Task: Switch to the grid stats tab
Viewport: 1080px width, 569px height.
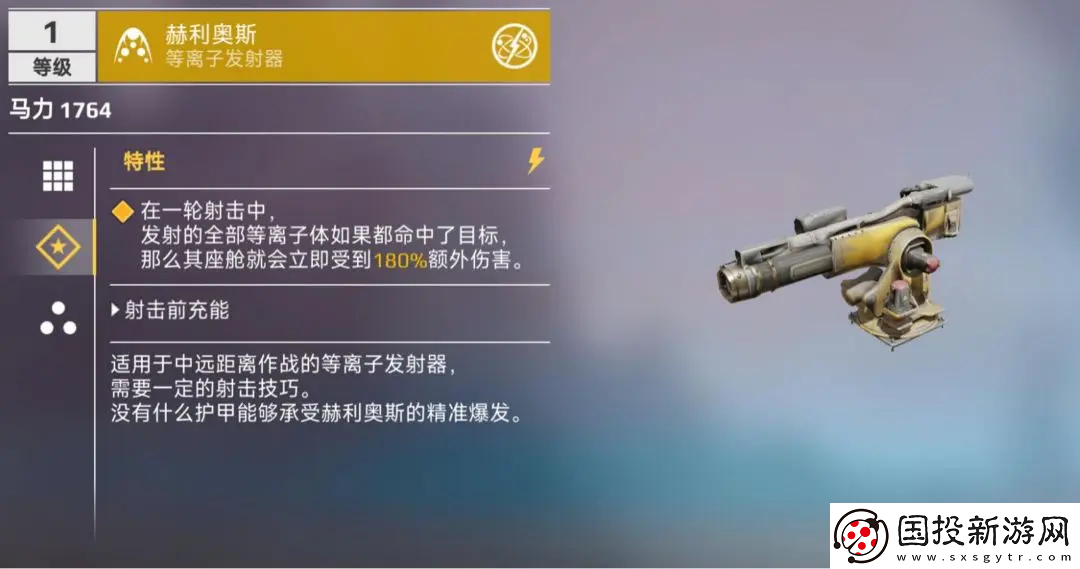Action: (57, 176)
